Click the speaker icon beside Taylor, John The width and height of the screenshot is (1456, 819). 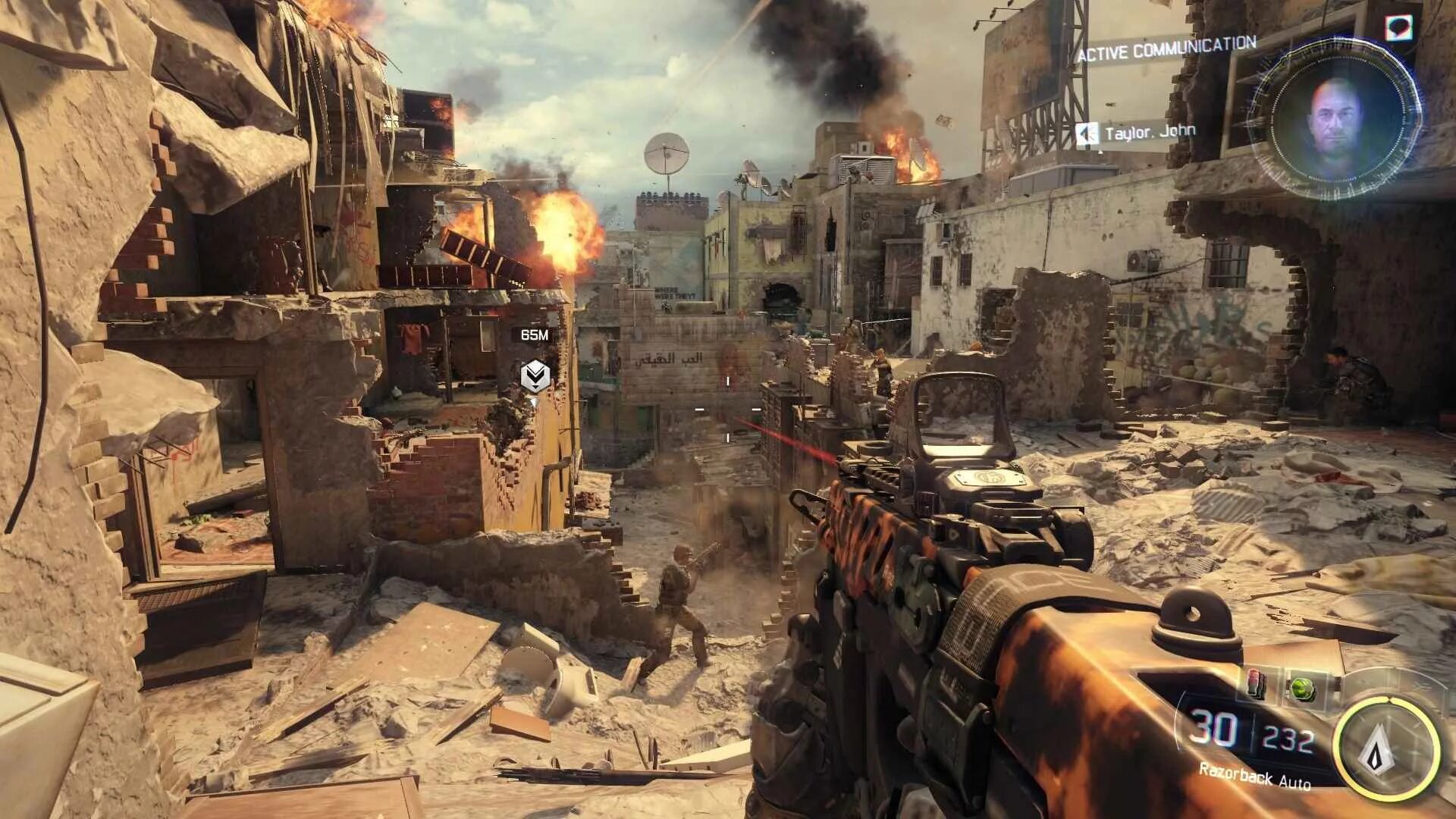tap(1087, 135)
